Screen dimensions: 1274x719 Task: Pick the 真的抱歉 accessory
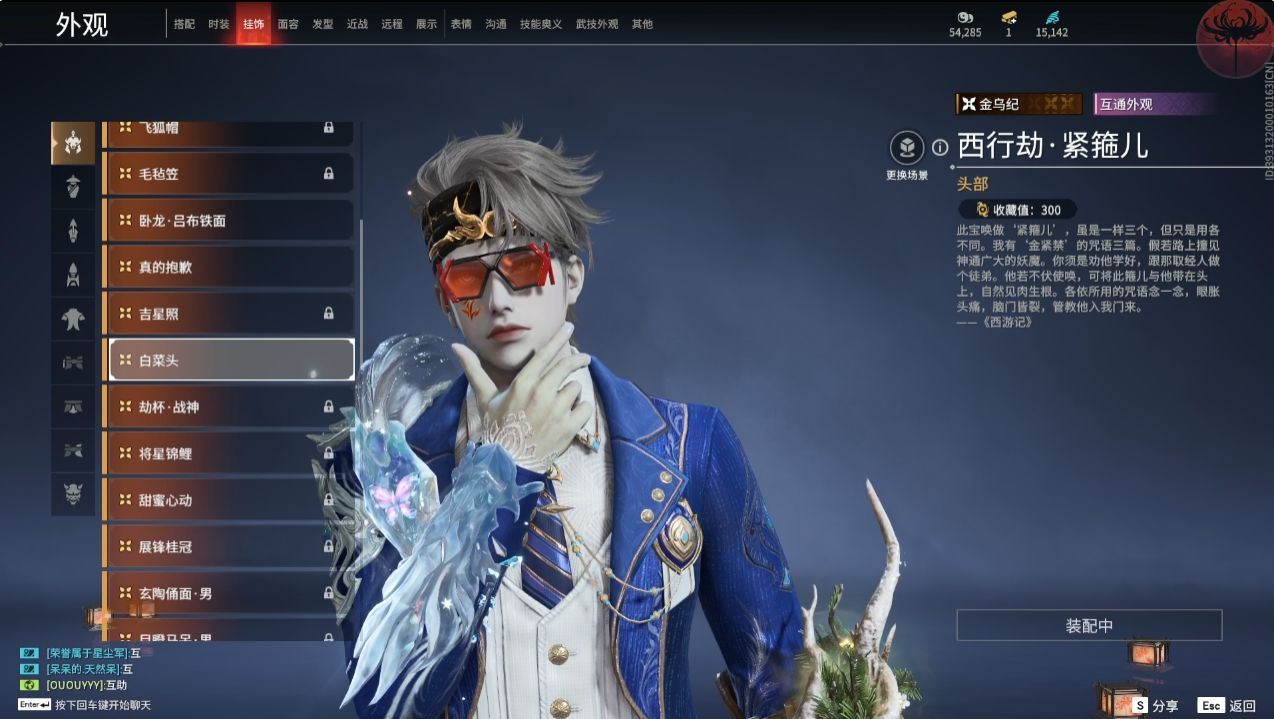(x=228, y=267)
